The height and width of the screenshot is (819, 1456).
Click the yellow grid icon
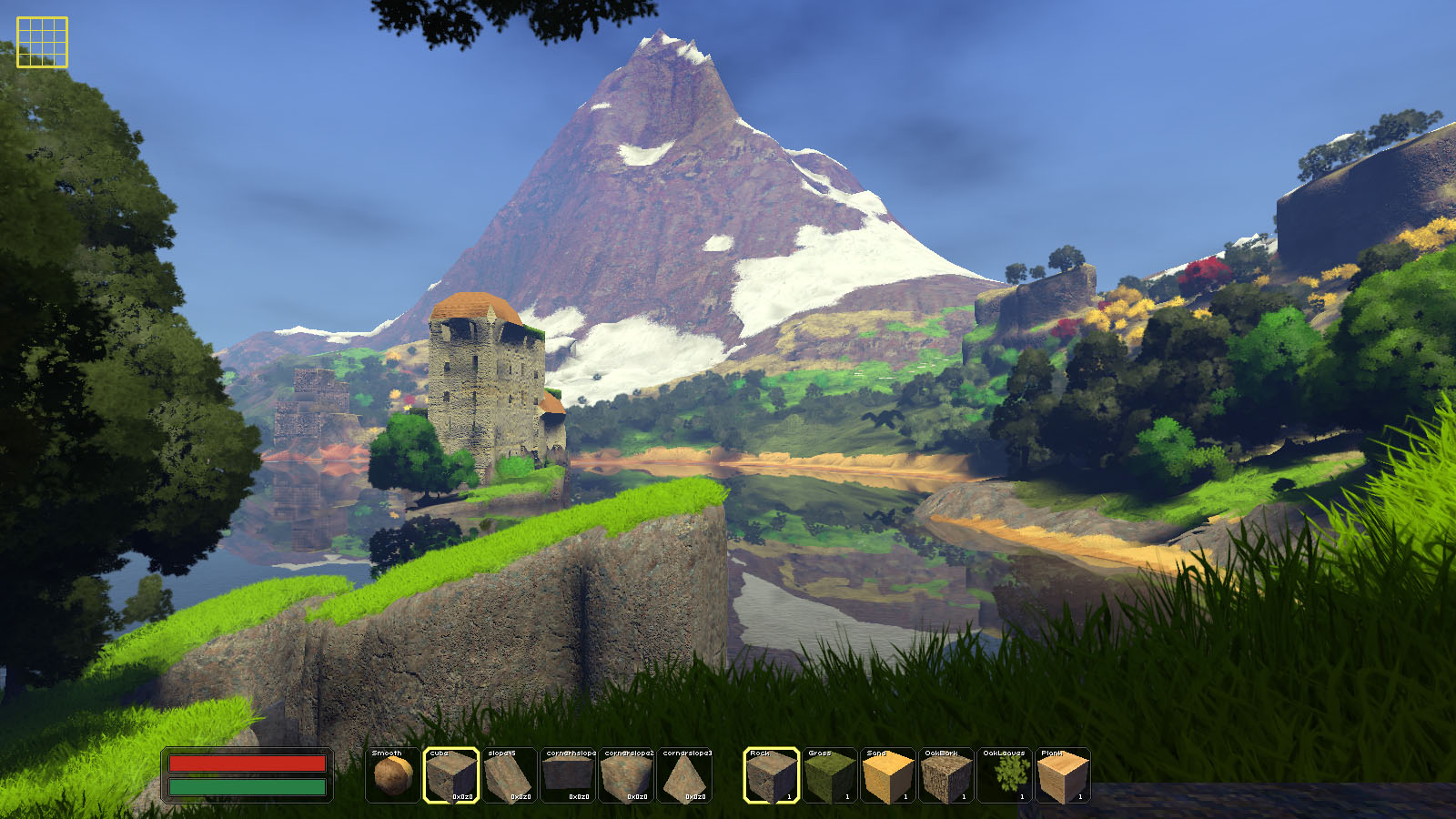(x=42, y=42)
